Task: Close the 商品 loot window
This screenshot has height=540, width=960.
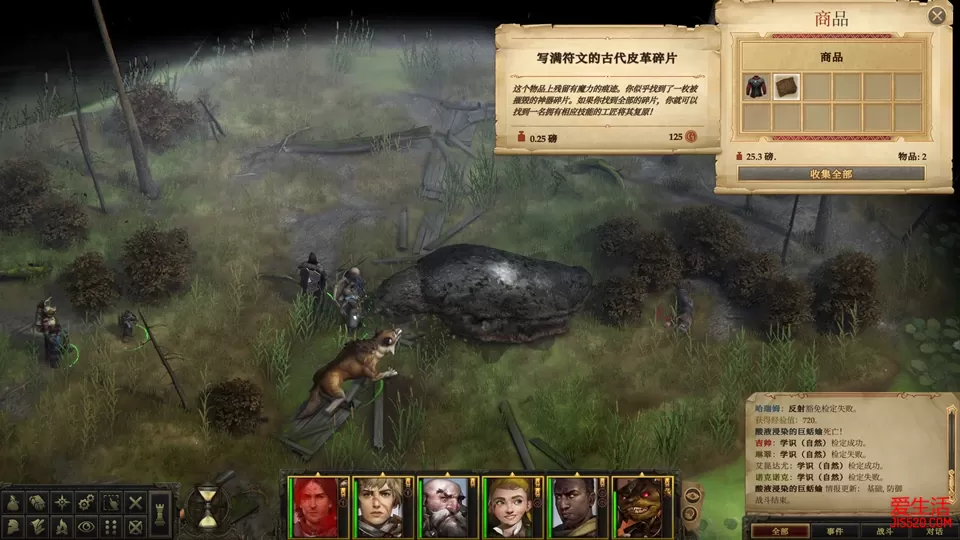Action: pyautogui.click(x=937, y=16)
